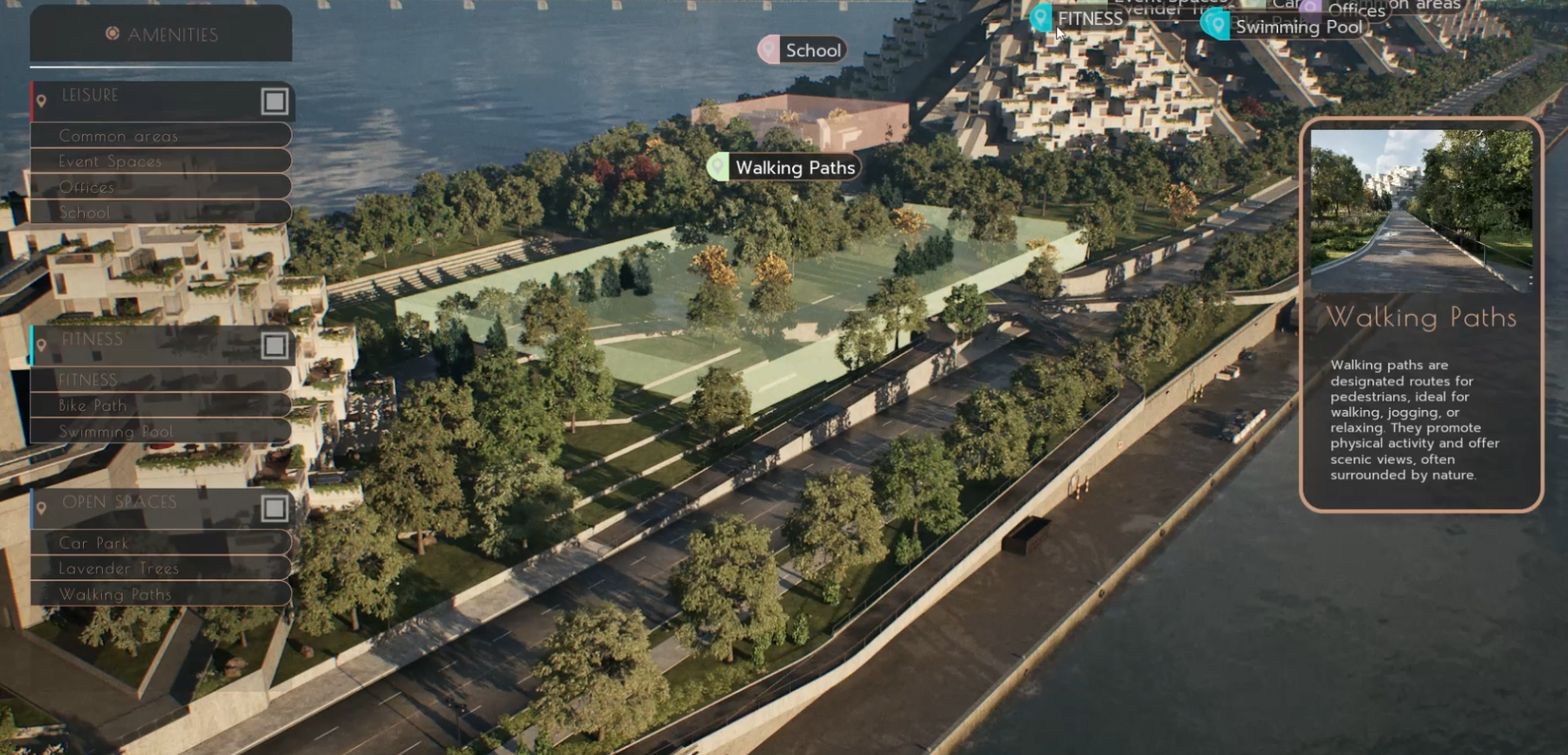Select the Offices entry in the side panel

tap(161, 187)
